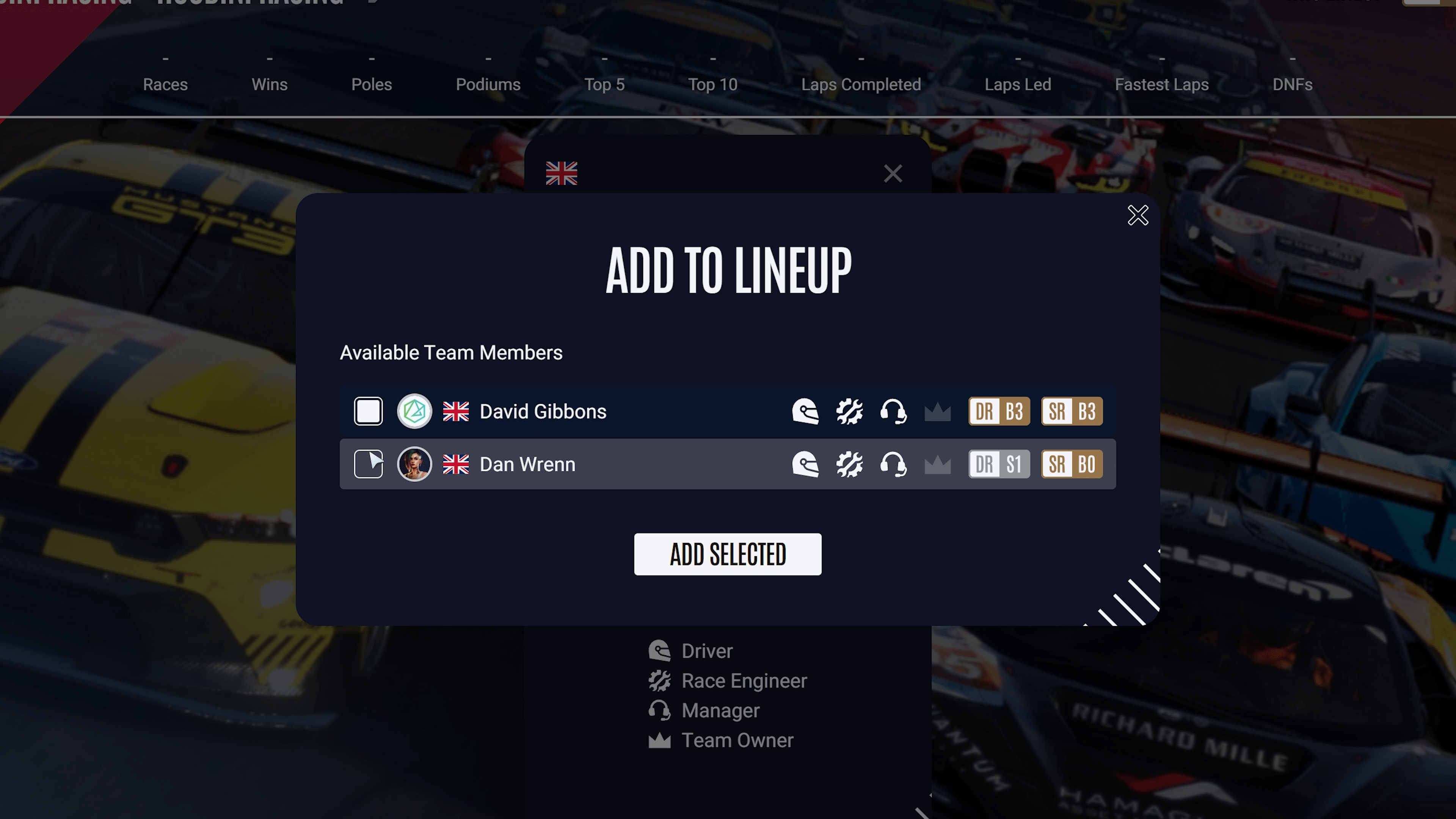The height and width of the screenshot is (819, 1456).
Task: Select Dan Wrenn's avatar
Action: pos(414,464)
